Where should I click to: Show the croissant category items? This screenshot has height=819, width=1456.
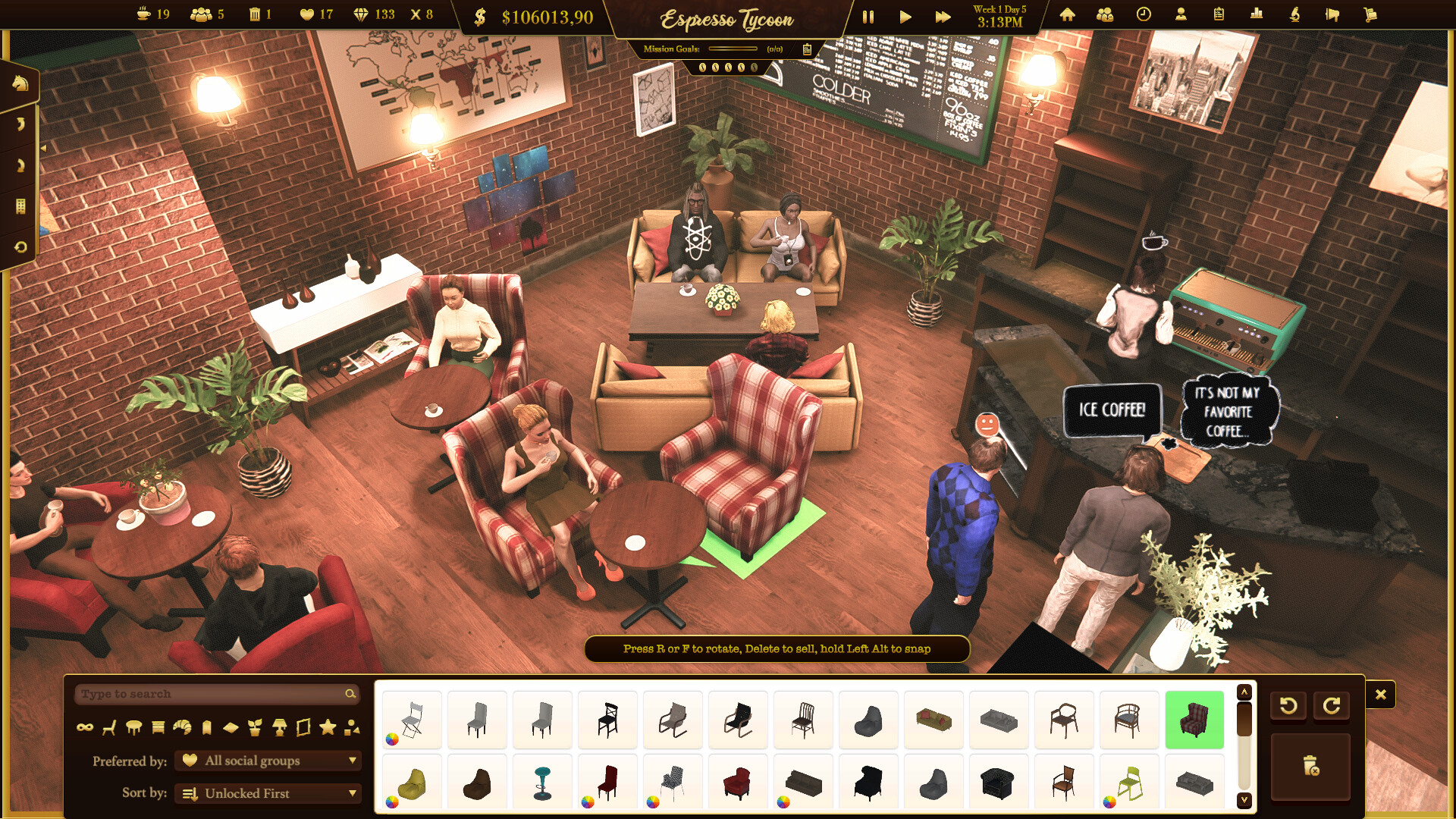182,728
